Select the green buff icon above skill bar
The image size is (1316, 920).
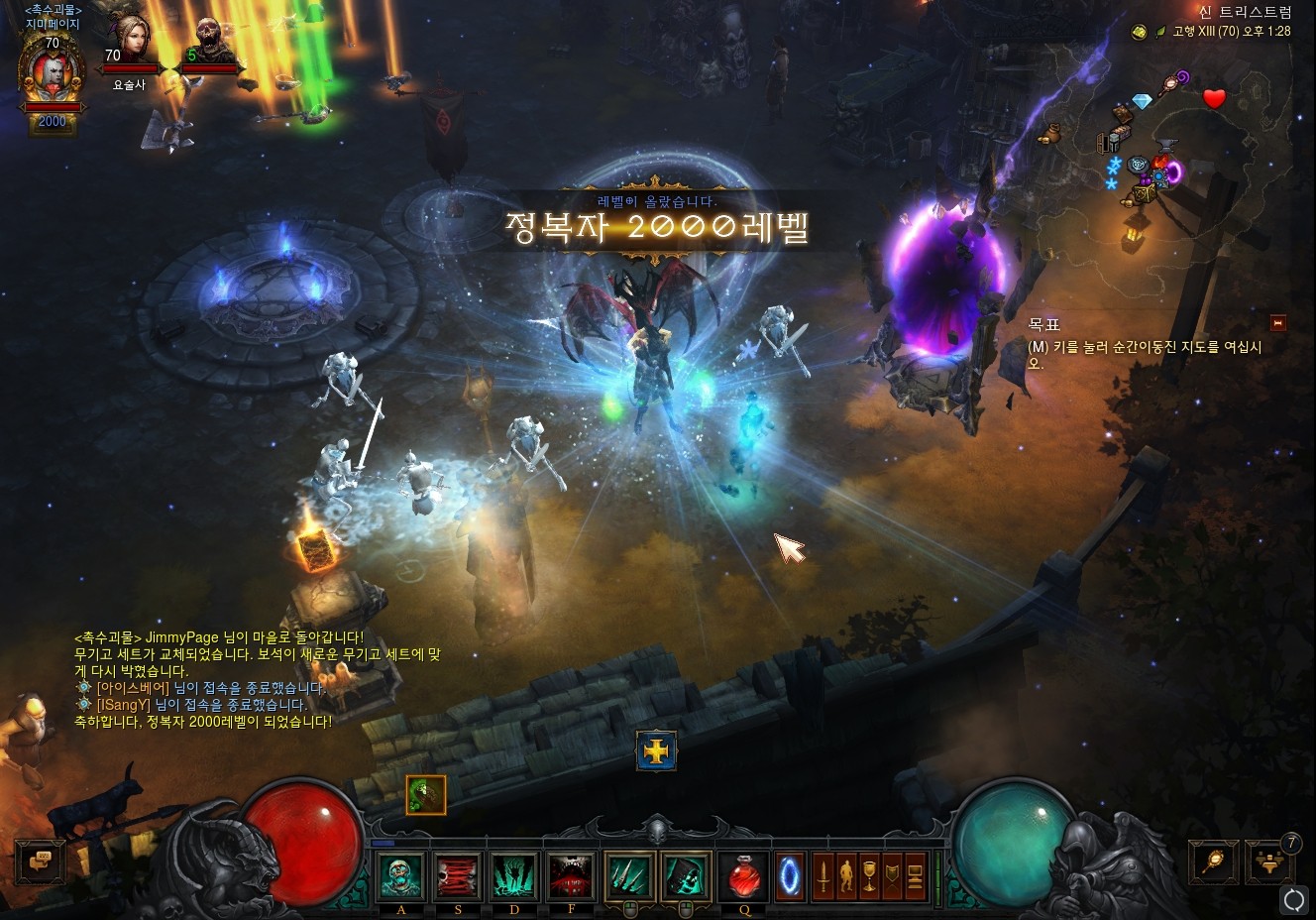coord(426,794)
